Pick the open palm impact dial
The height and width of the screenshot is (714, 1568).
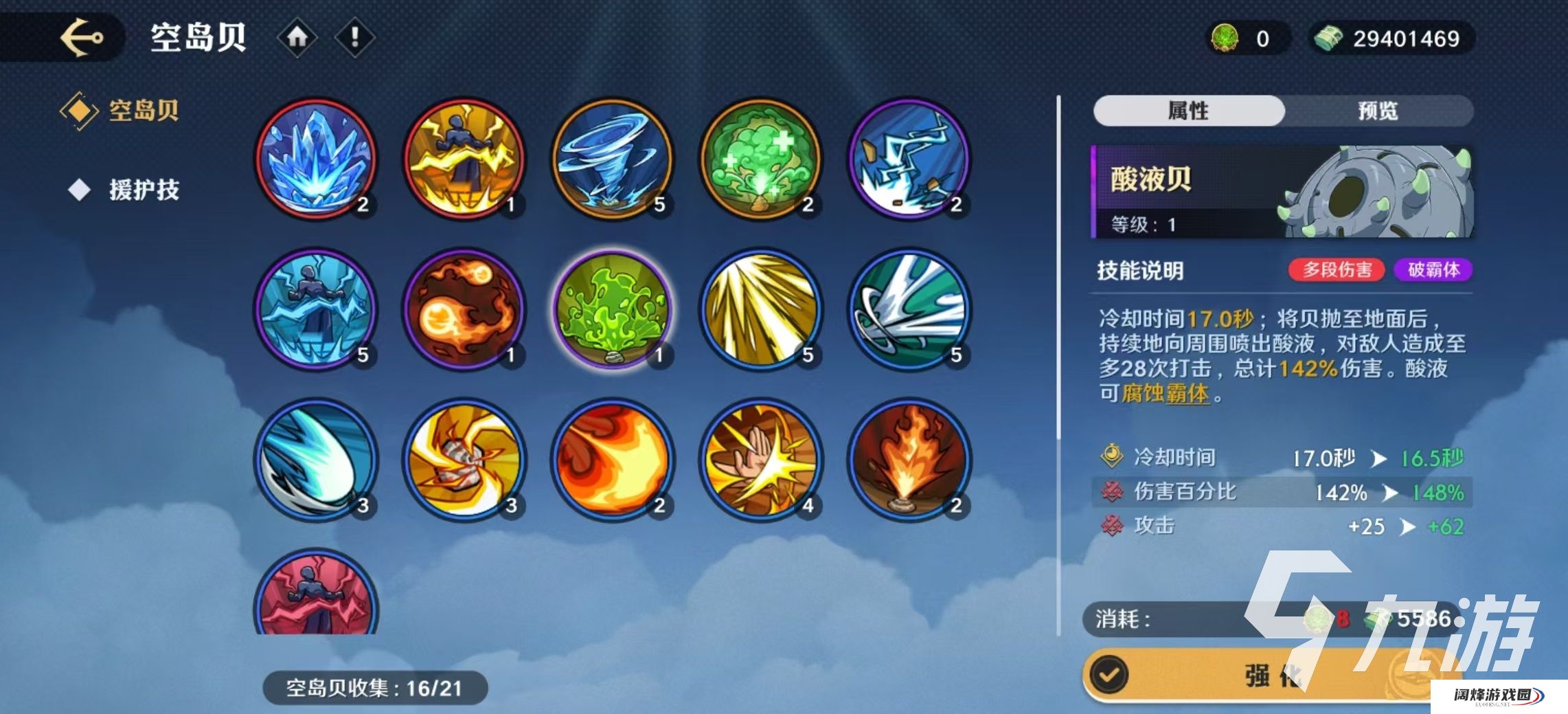point(760,460)
